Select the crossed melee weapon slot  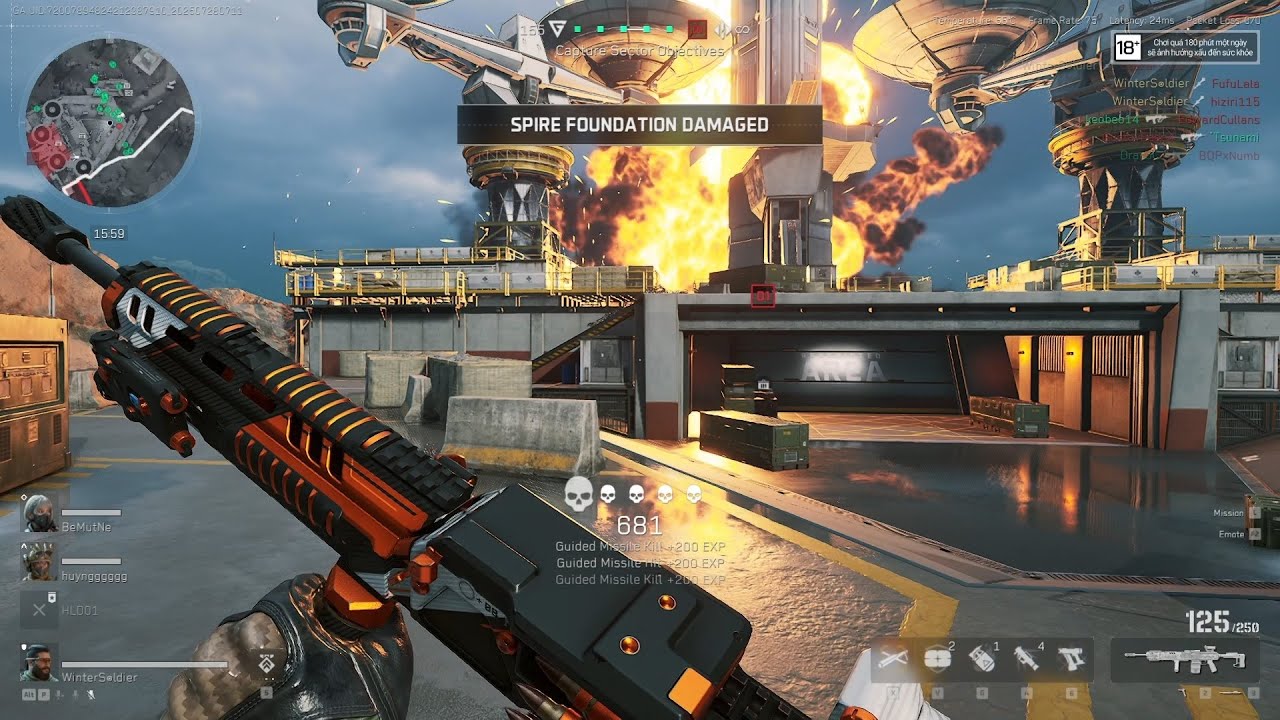(x=893, y=659)
